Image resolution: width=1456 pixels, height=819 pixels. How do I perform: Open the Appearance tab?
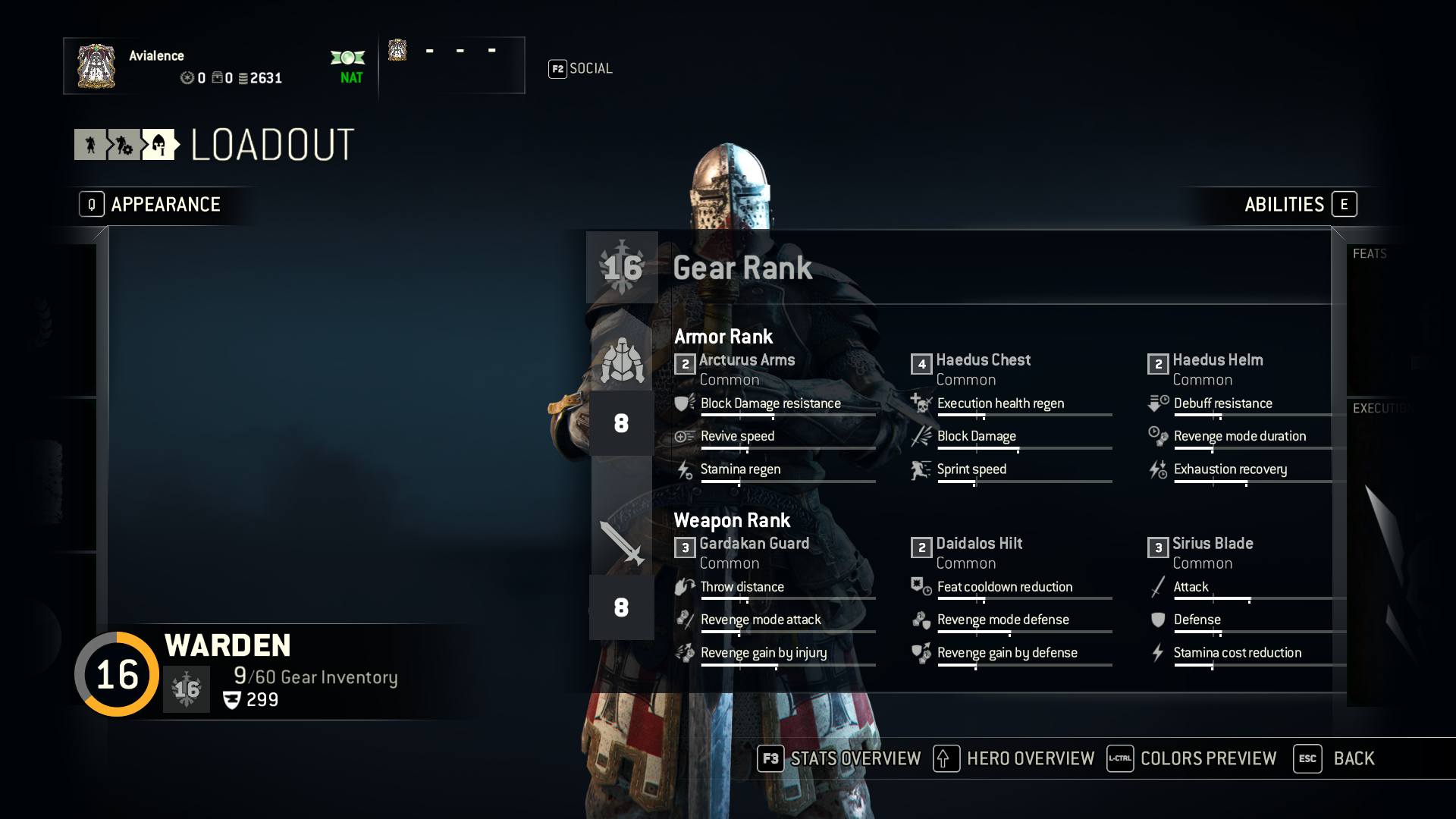tap(152, 205)
